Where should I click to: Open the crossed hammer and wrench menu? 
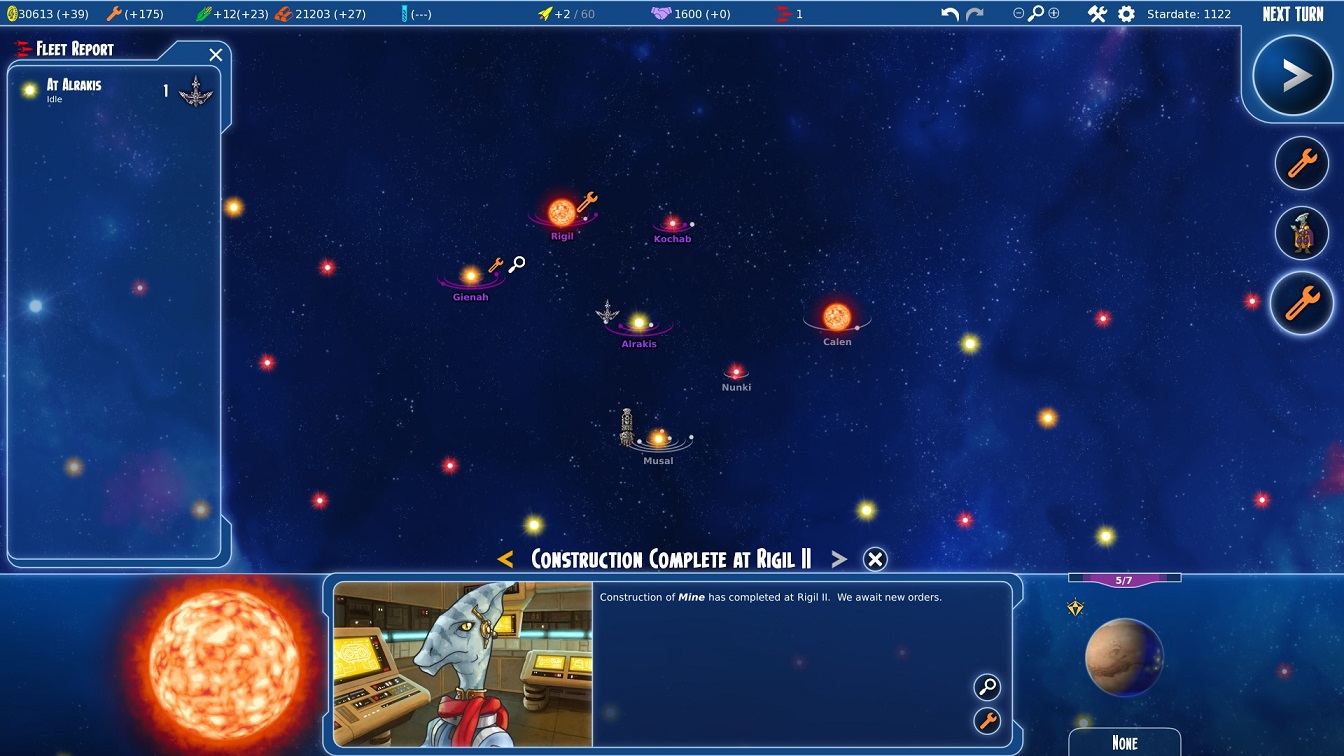[x=1097, y=14]
